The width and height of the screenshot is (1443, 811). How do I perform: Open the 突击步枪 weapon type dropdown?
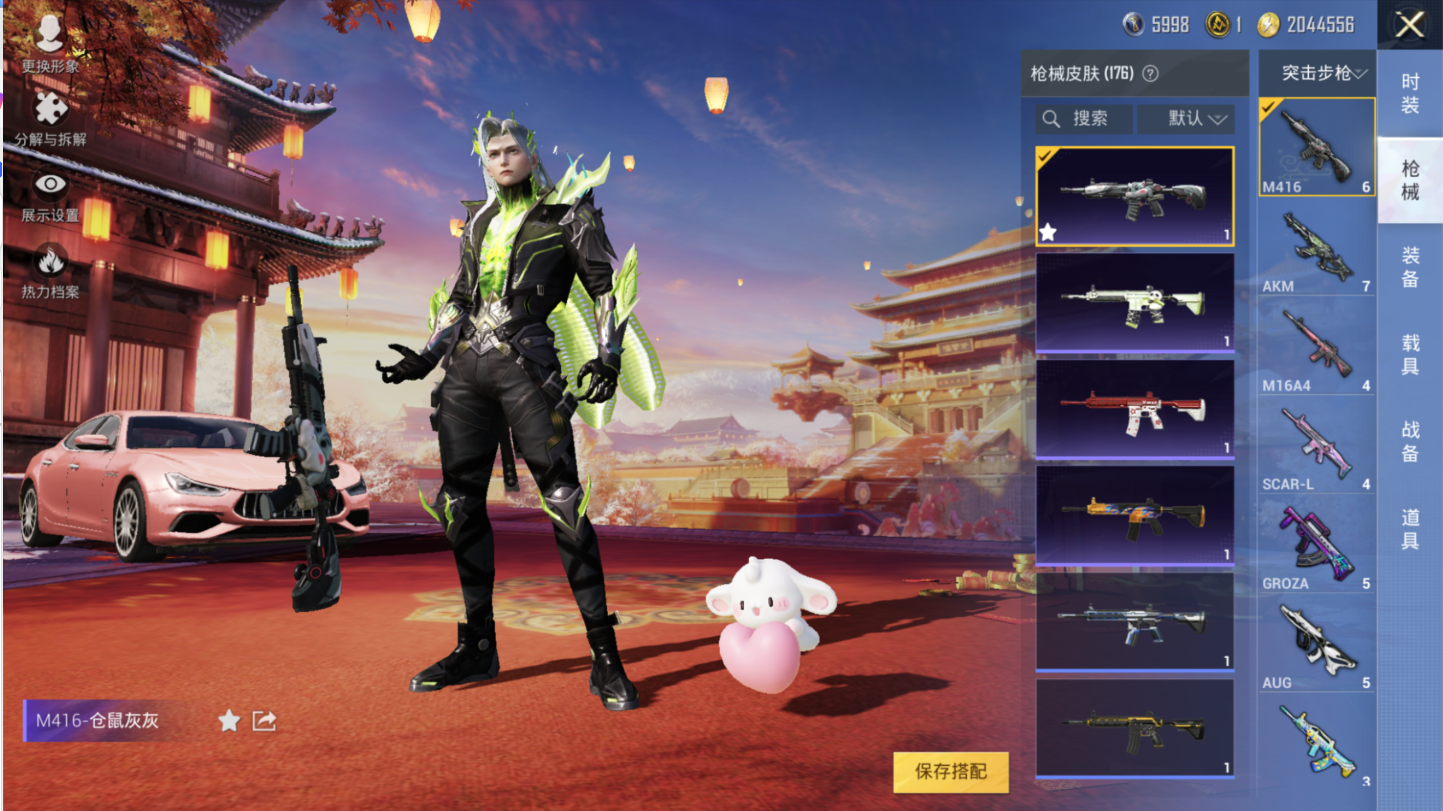coord(1316,73)
